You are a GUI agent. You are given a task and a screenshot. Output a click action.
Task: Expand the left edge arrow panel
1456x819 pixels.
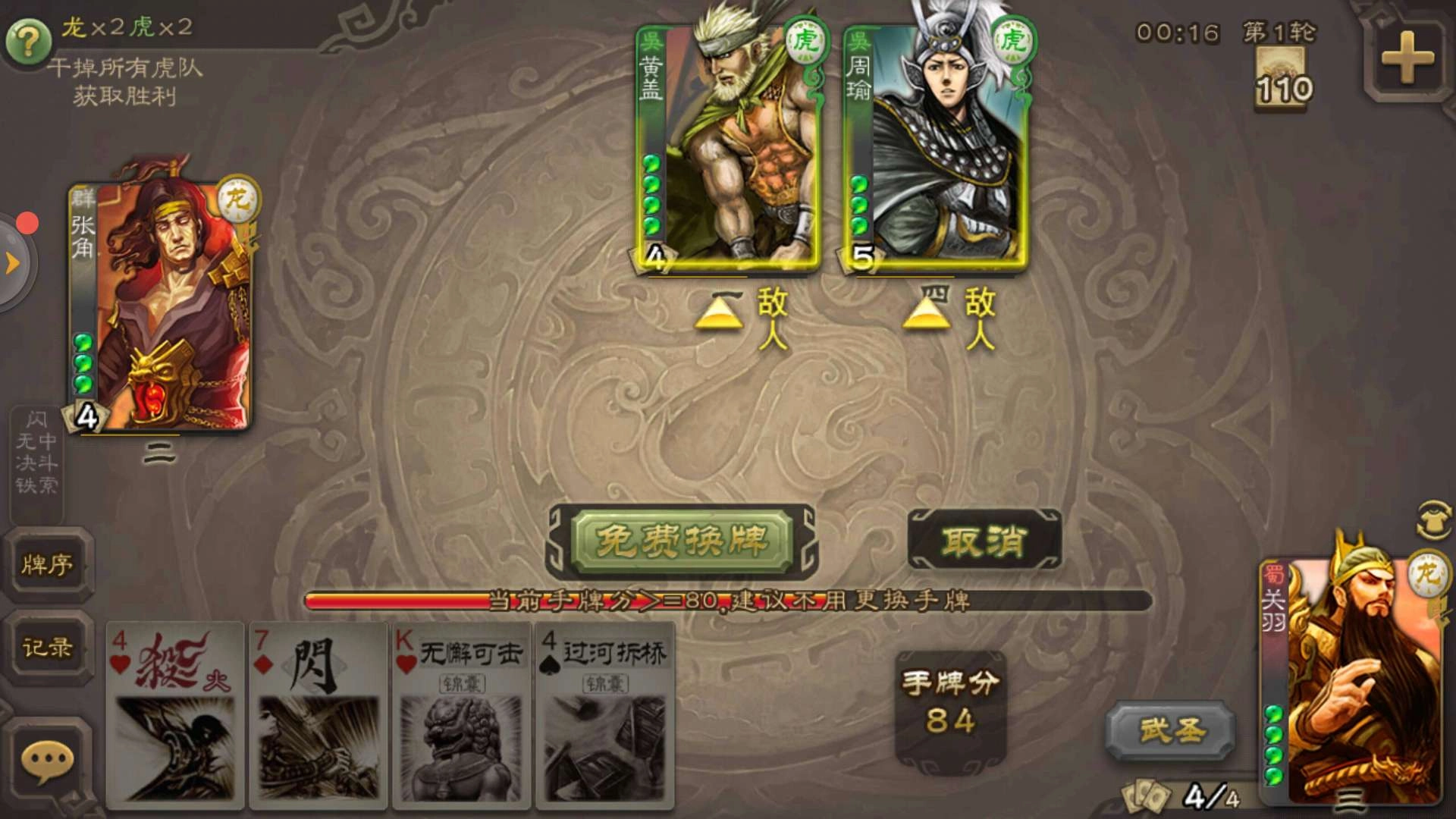(11, 262)
